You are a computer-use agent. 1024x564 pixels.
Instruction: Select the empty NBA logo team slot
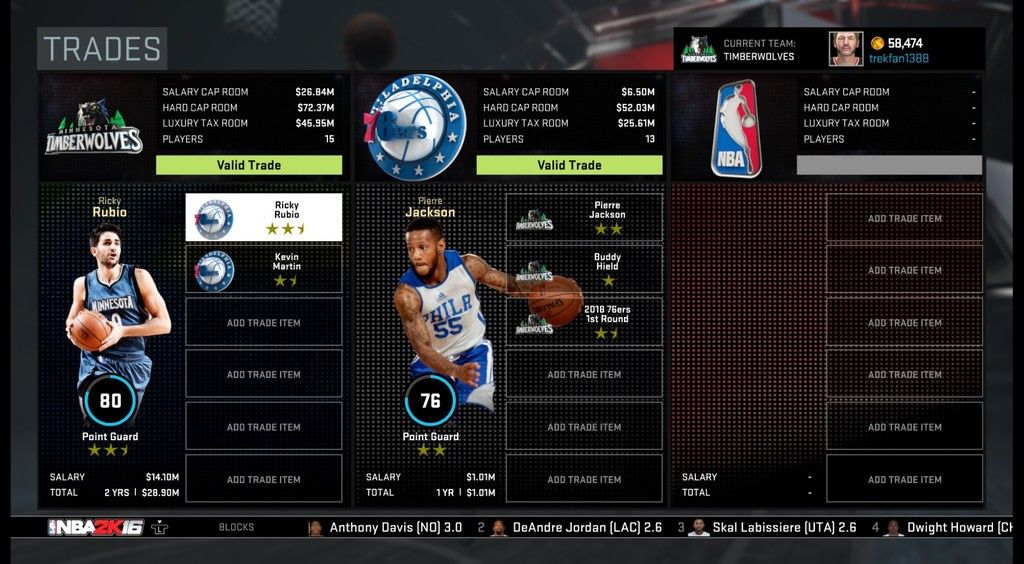(735, 128)
